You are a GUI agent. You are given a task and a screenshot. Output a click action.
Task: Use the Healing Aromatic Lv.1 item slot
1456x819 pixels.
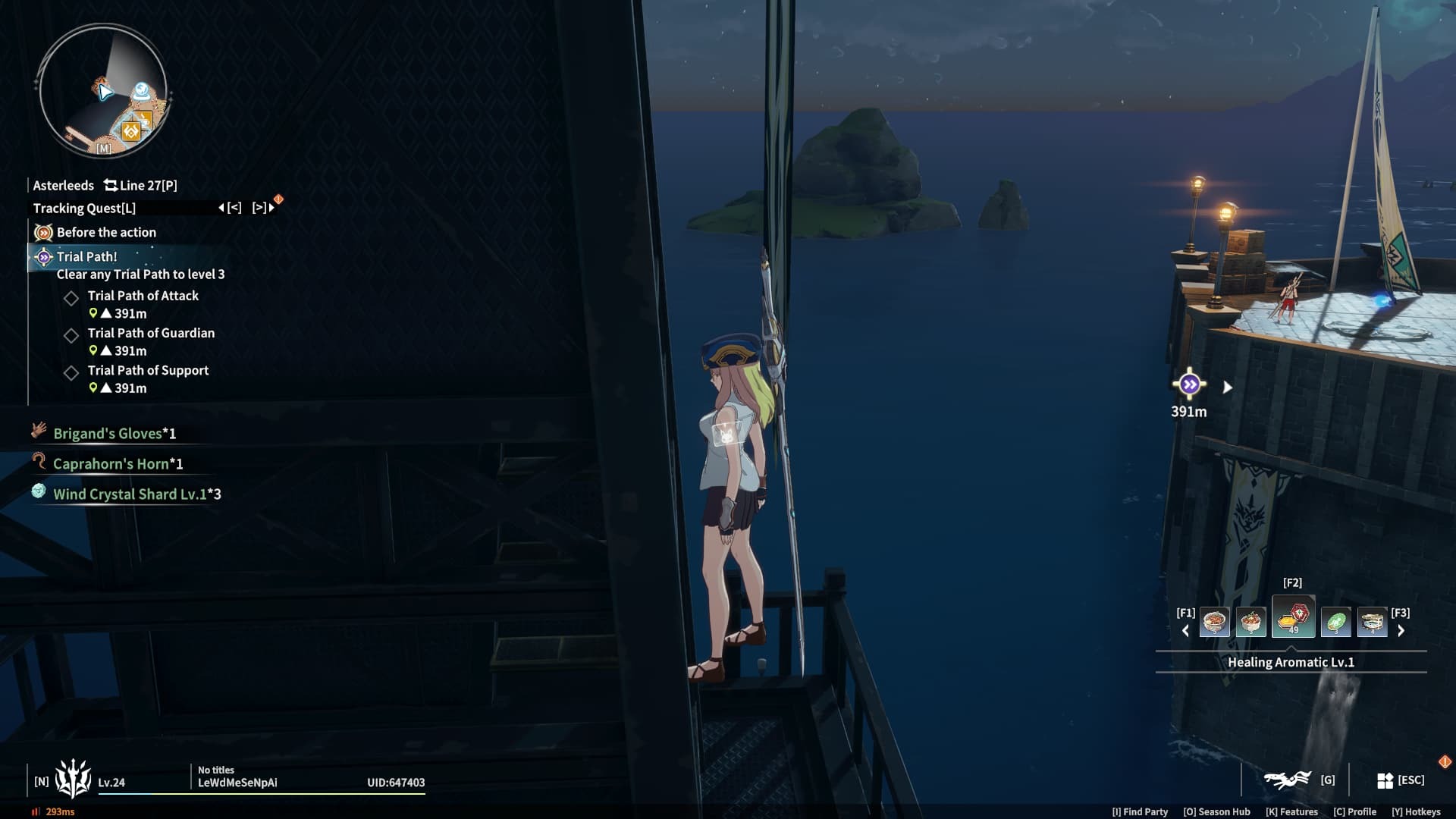(1293, 617)
